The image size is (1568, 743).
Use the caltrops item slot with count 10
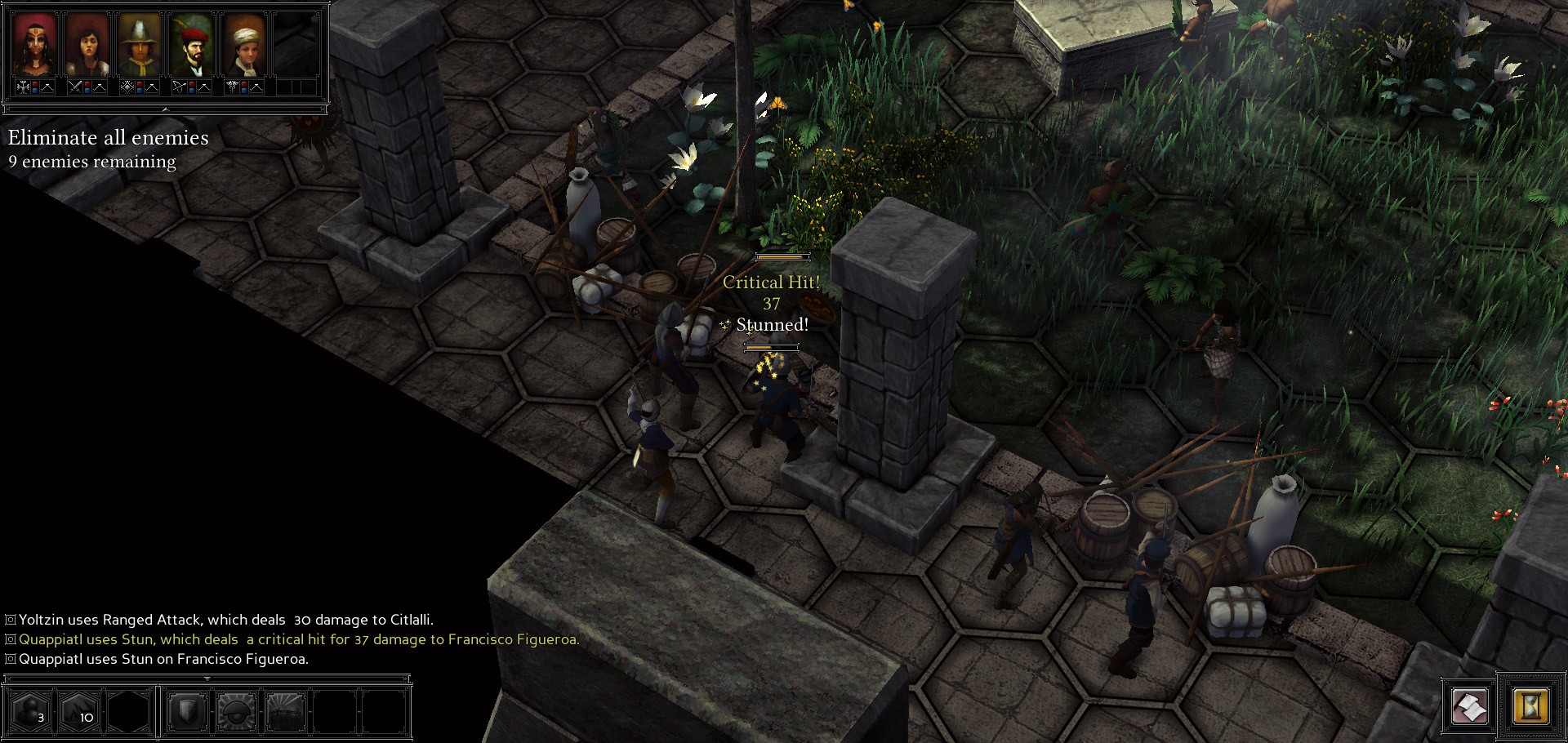click(x=79, y=711)
